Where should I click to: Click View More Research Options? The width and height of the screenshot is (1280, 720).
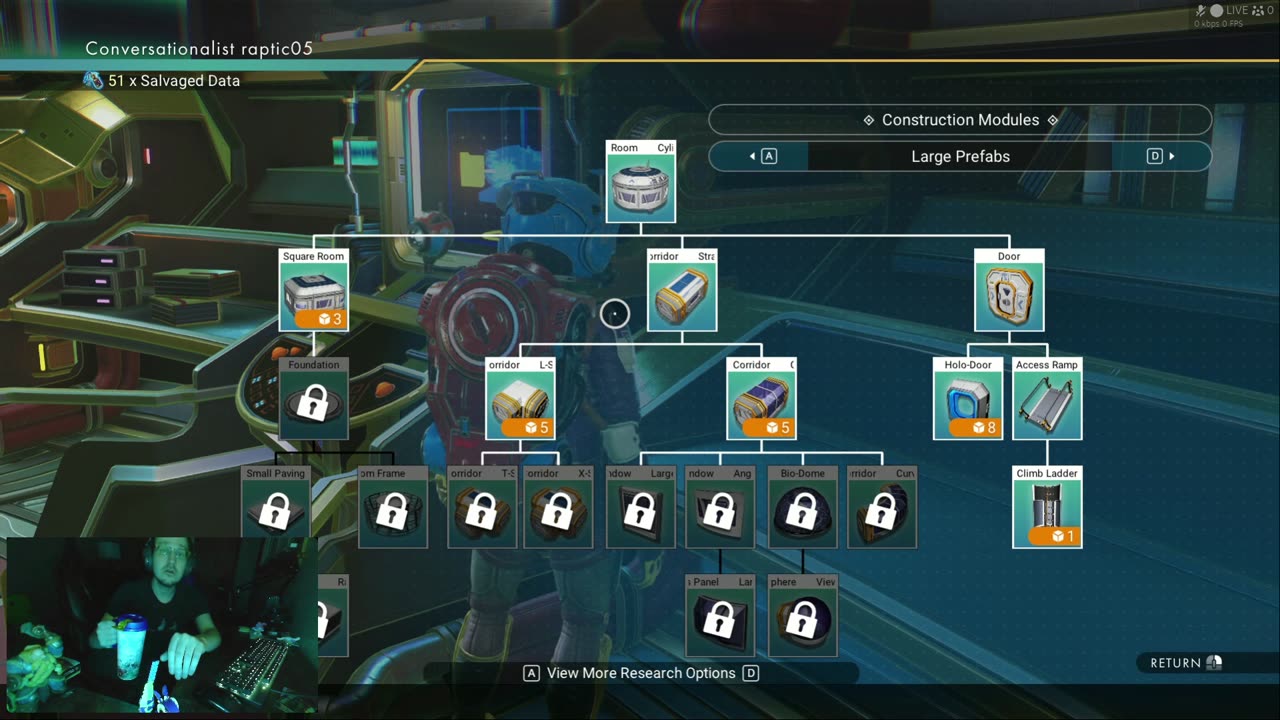(641, 673)
